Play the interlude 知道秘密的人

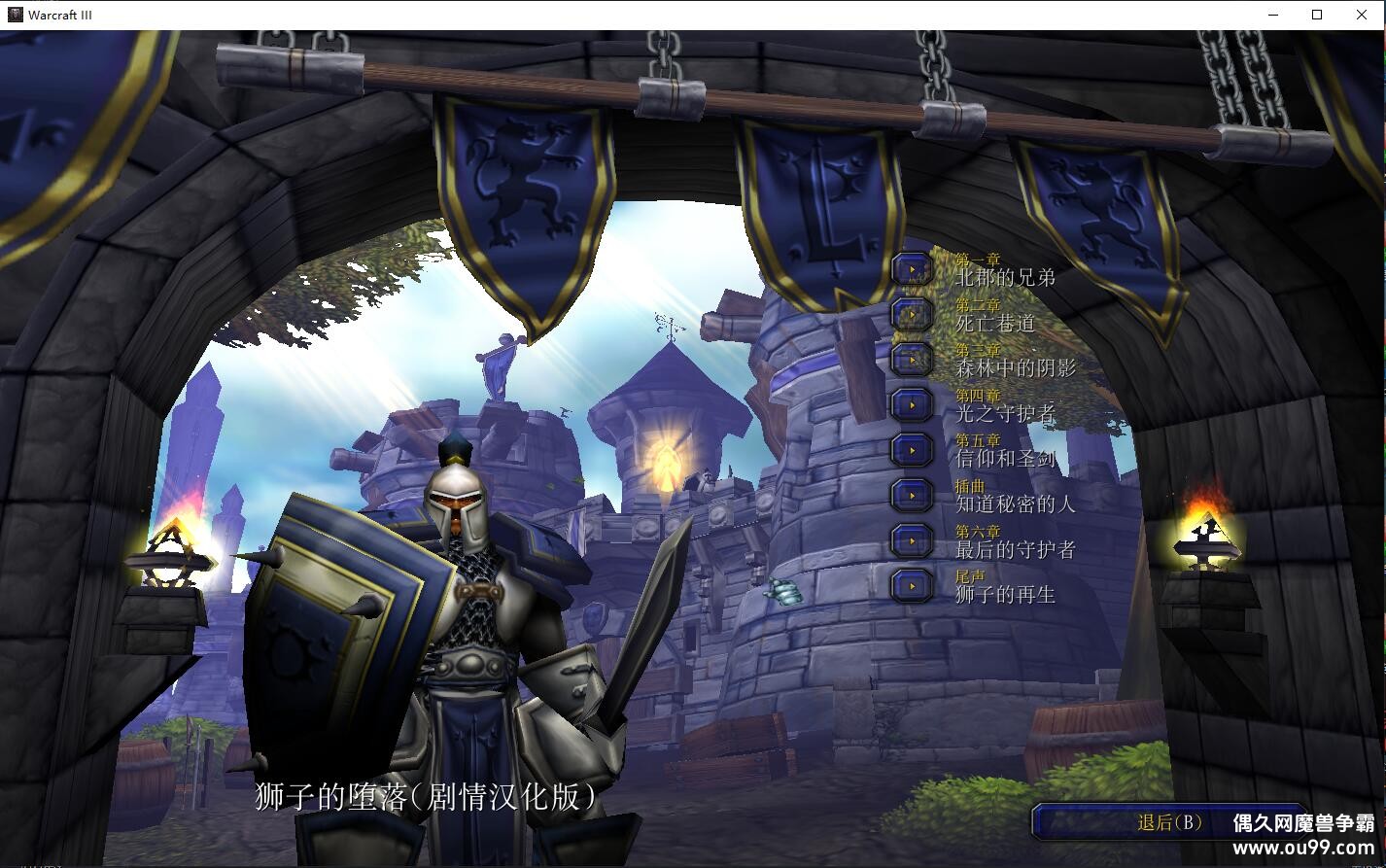click(913, 495)
